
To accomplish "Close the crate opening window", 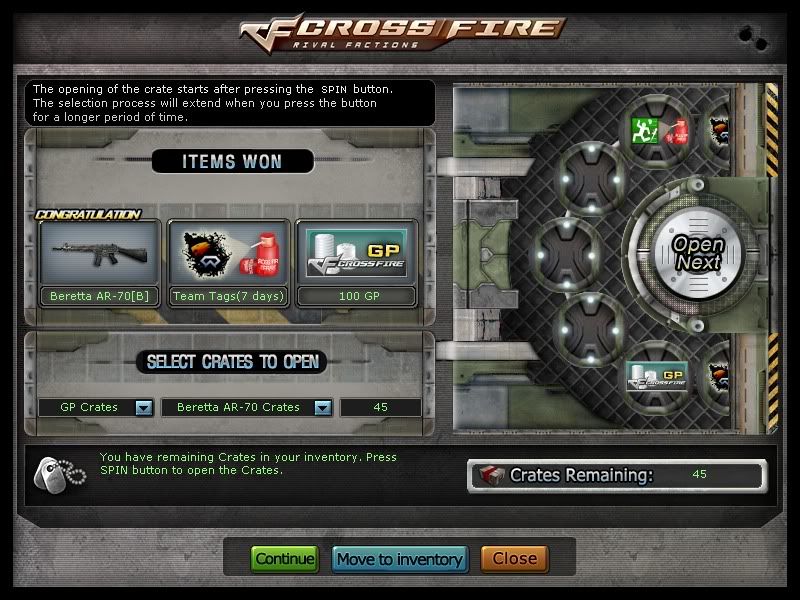I will point(514,559).
